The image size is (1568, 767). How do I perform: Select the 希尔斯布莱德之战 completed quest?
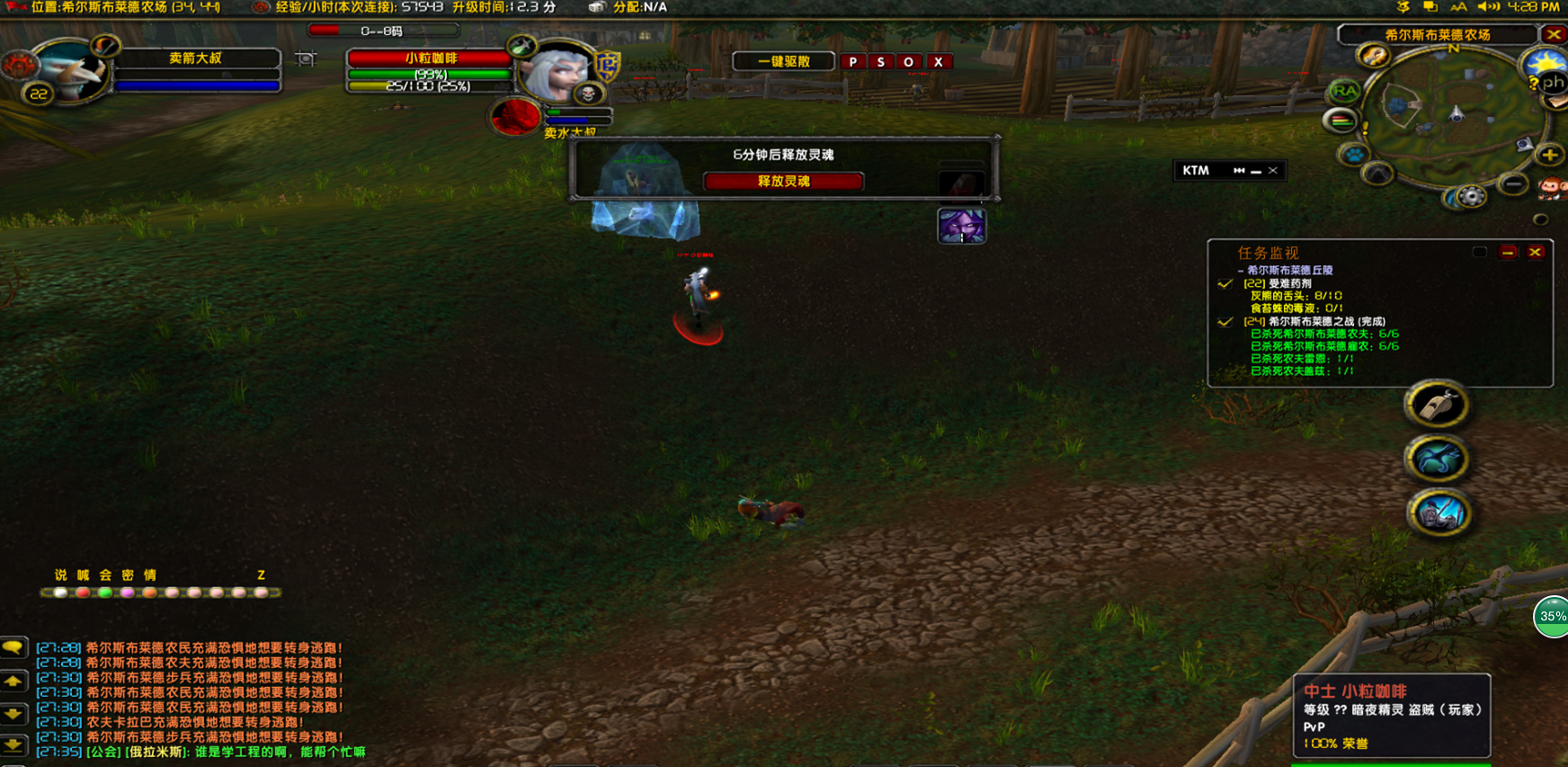click(1325, 321)
